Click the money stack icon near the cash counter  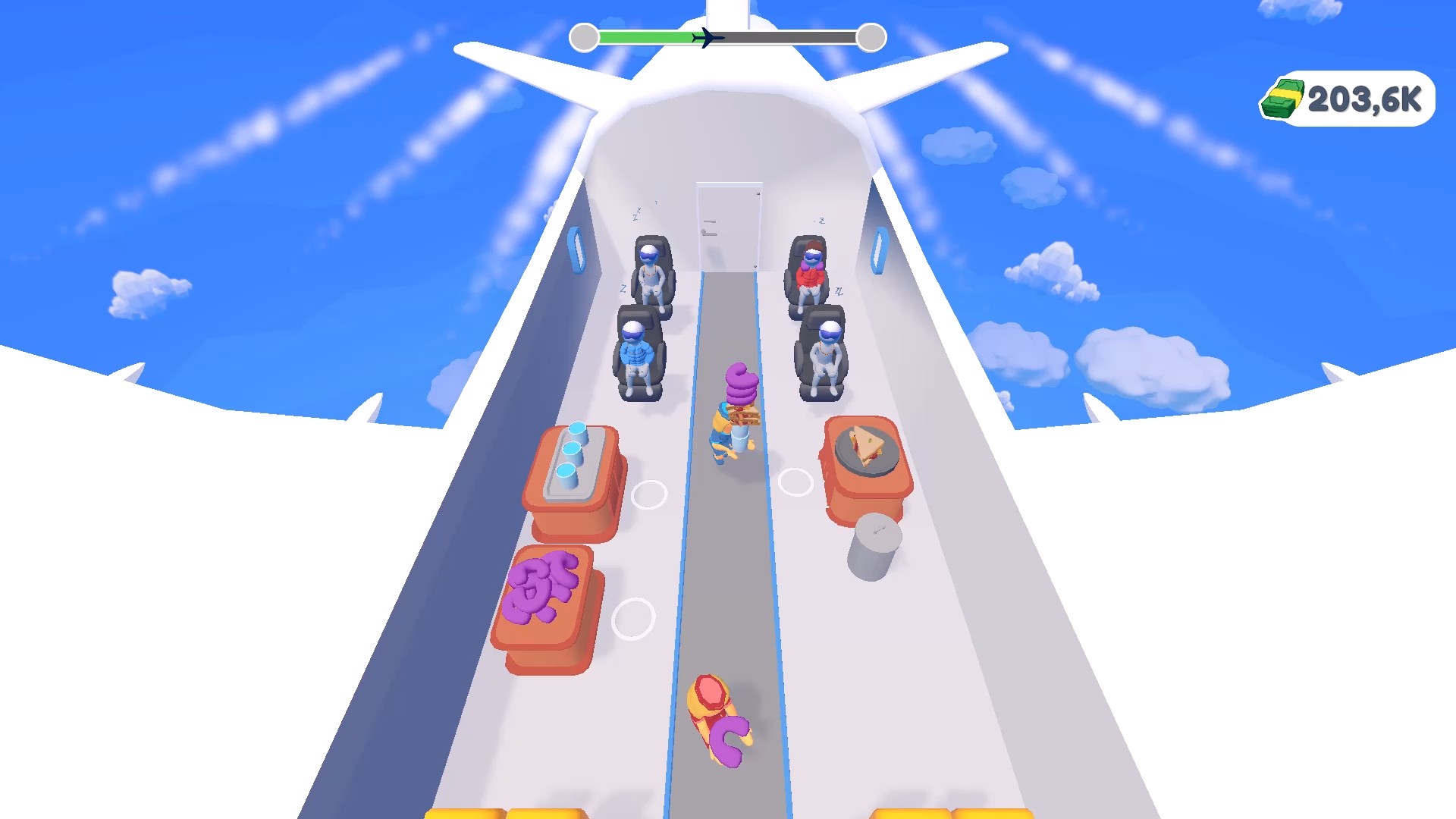[x=1283, y=97]
